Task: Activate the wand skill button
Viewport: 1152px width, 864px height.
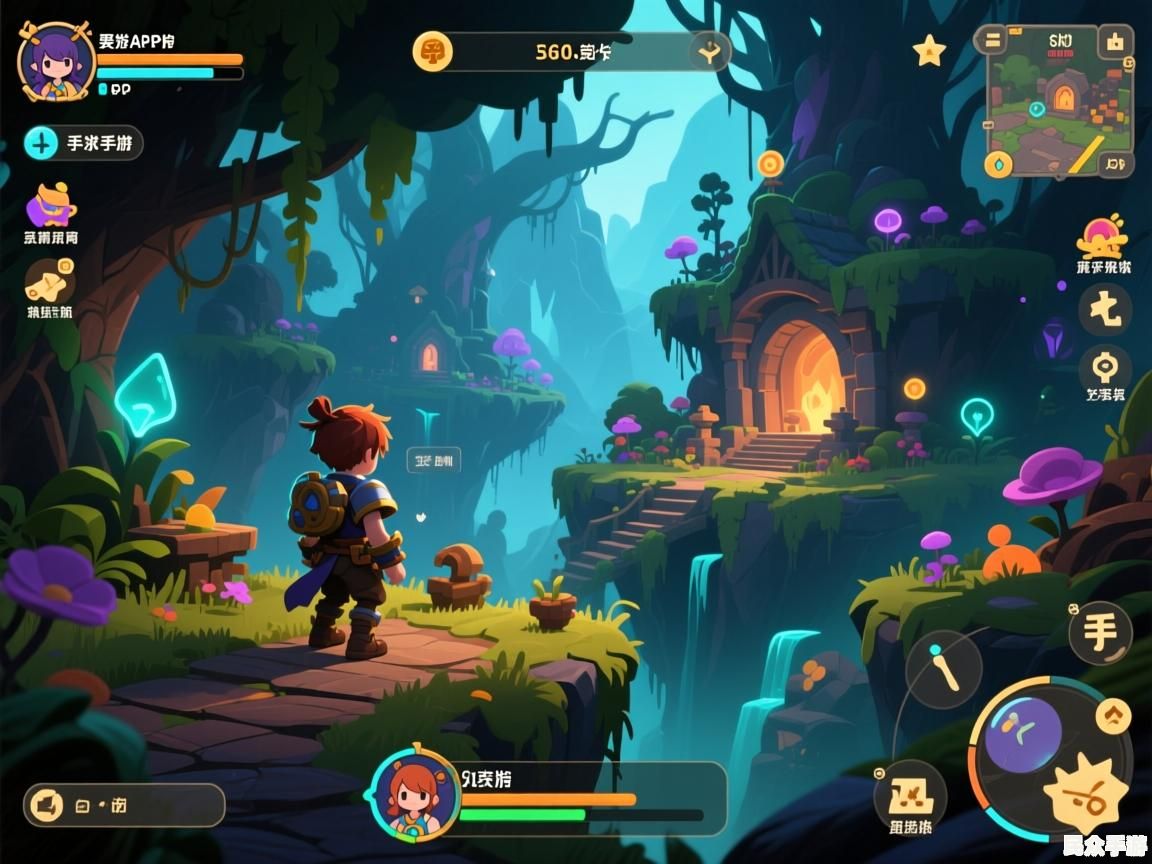Action: click(944, 668)
